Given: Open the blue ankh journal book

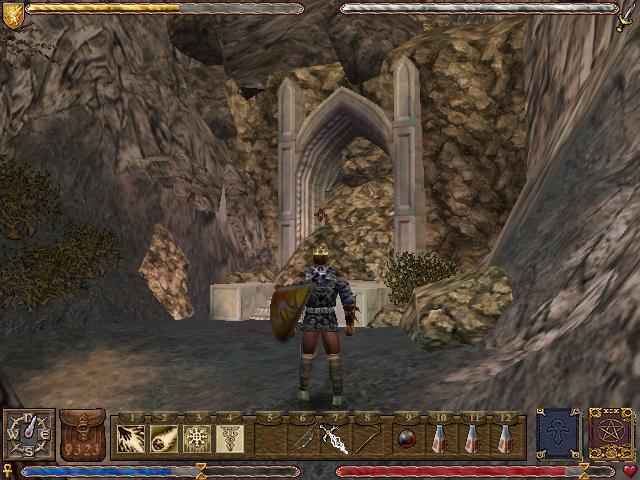Looking at the screenshot, I should (557, 434).
